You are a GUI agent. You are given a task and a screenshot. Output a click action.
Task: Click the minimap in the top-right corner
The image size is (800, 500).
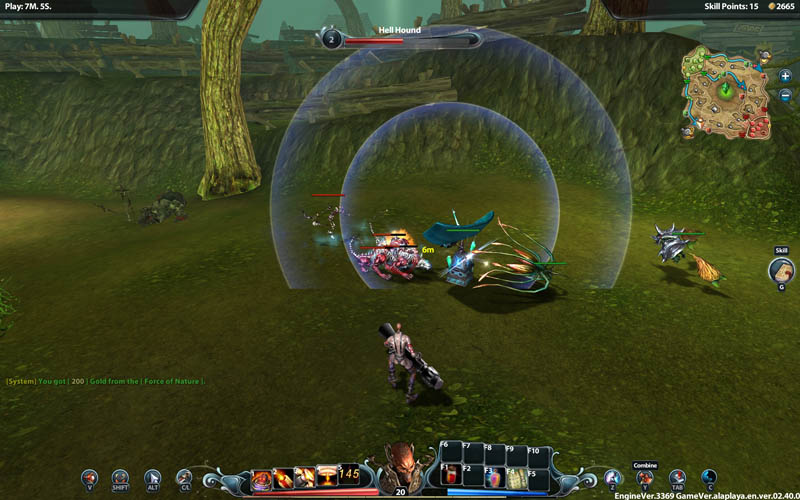tap(729, 94)
